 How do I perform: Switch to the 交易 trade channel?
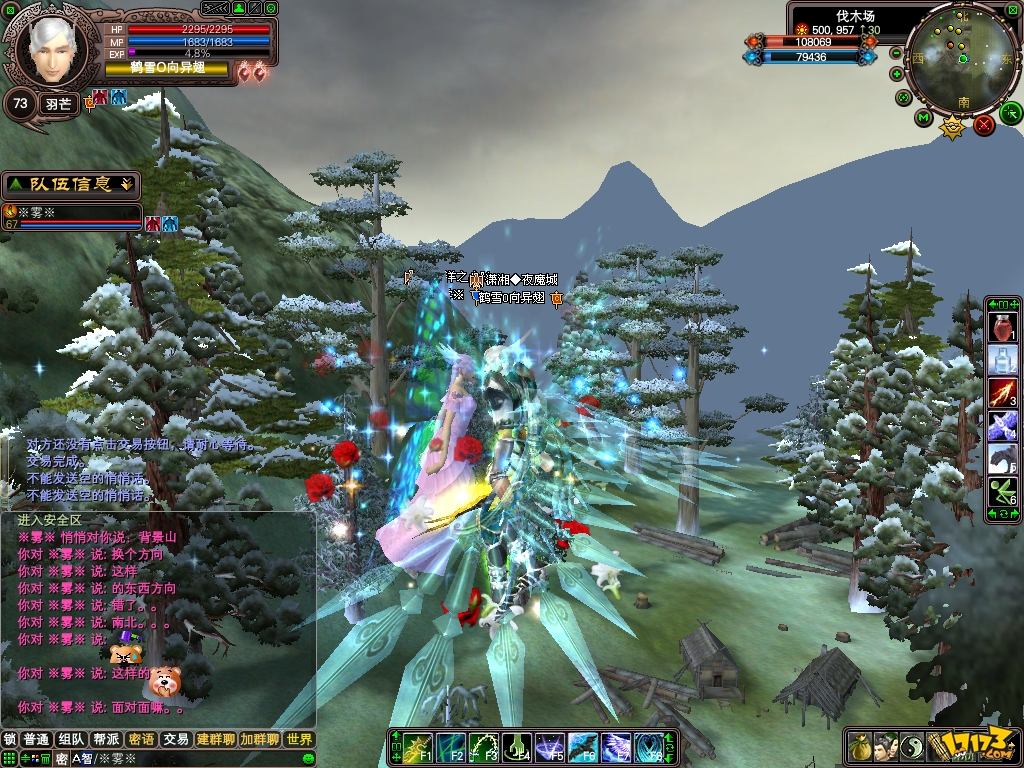176,740
